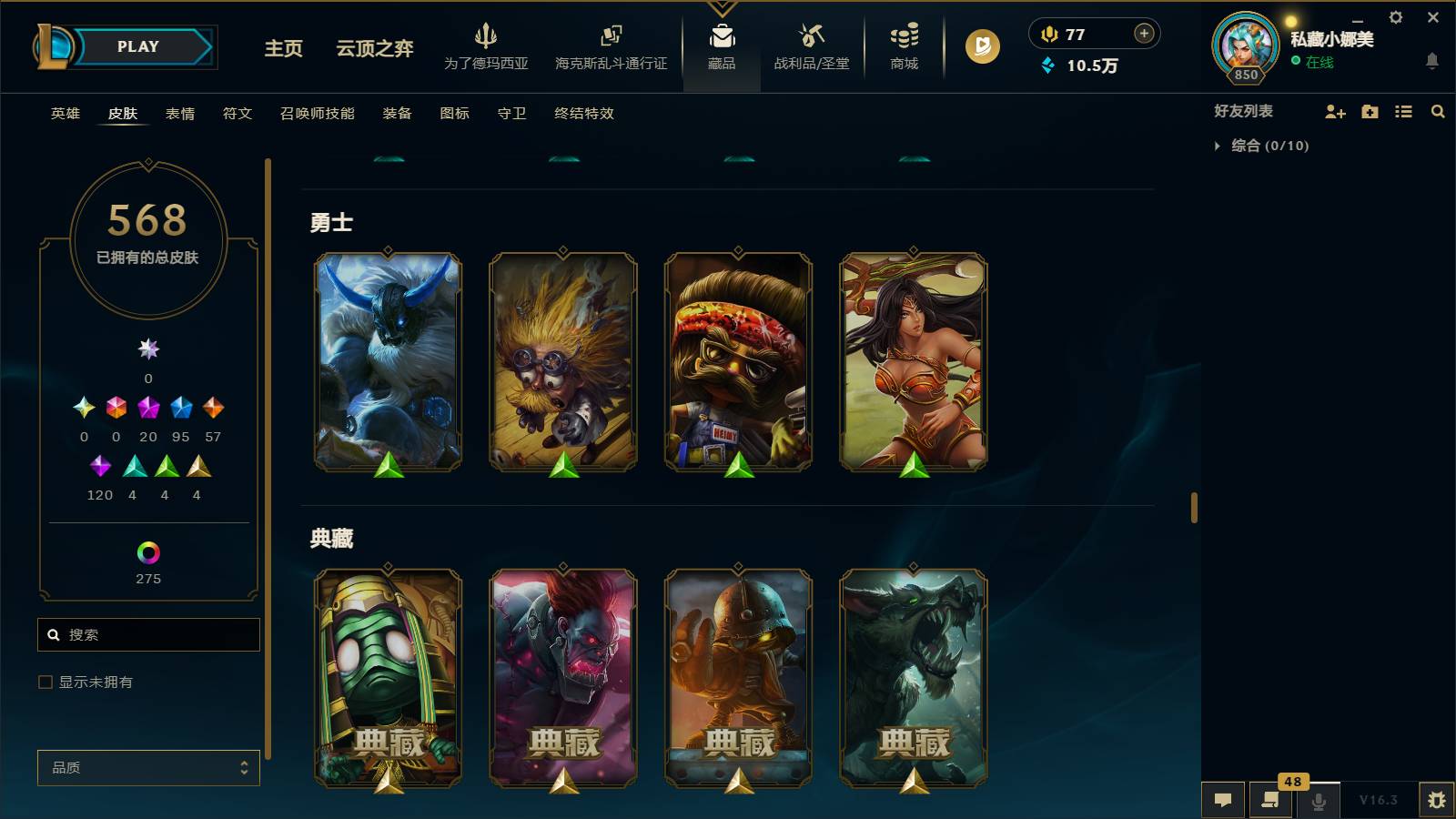Click the microphone icon at bottom right
The image size is (1456, 819).
click(1318, 801)
